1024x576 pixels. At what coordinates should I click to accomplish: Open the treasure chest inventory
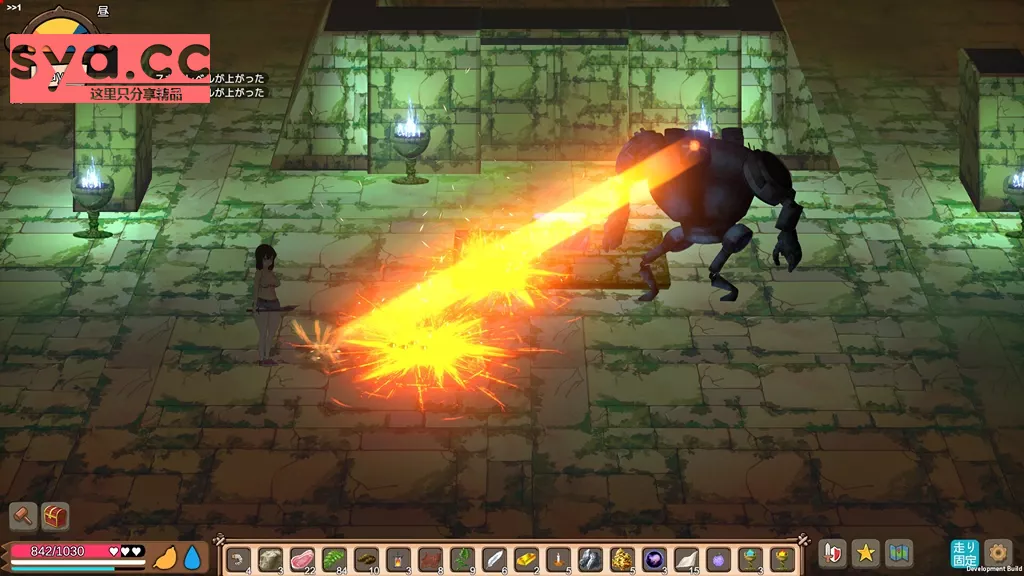click(55, 516)
